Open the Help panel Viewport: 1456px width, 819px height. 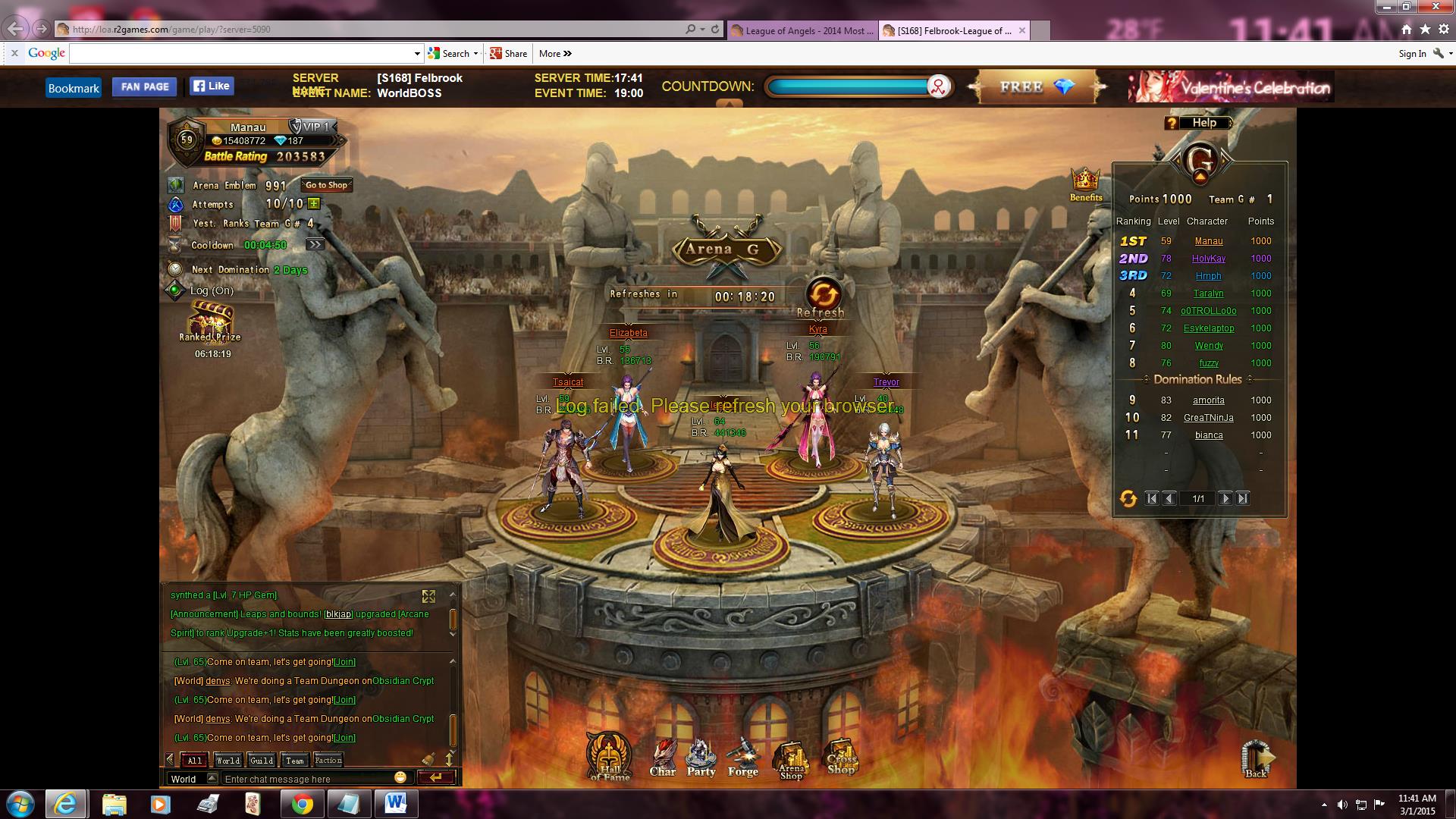pos(1197,123)
